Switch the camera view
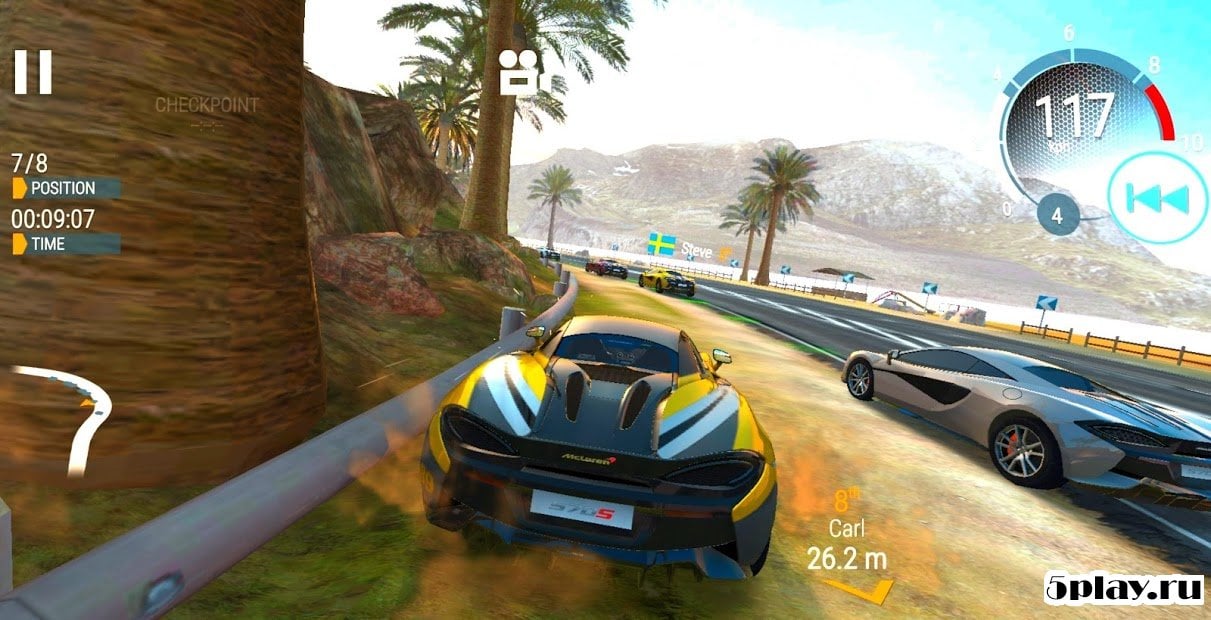The width and height of the screenshot is (1211, 620). tap(519, 72)
